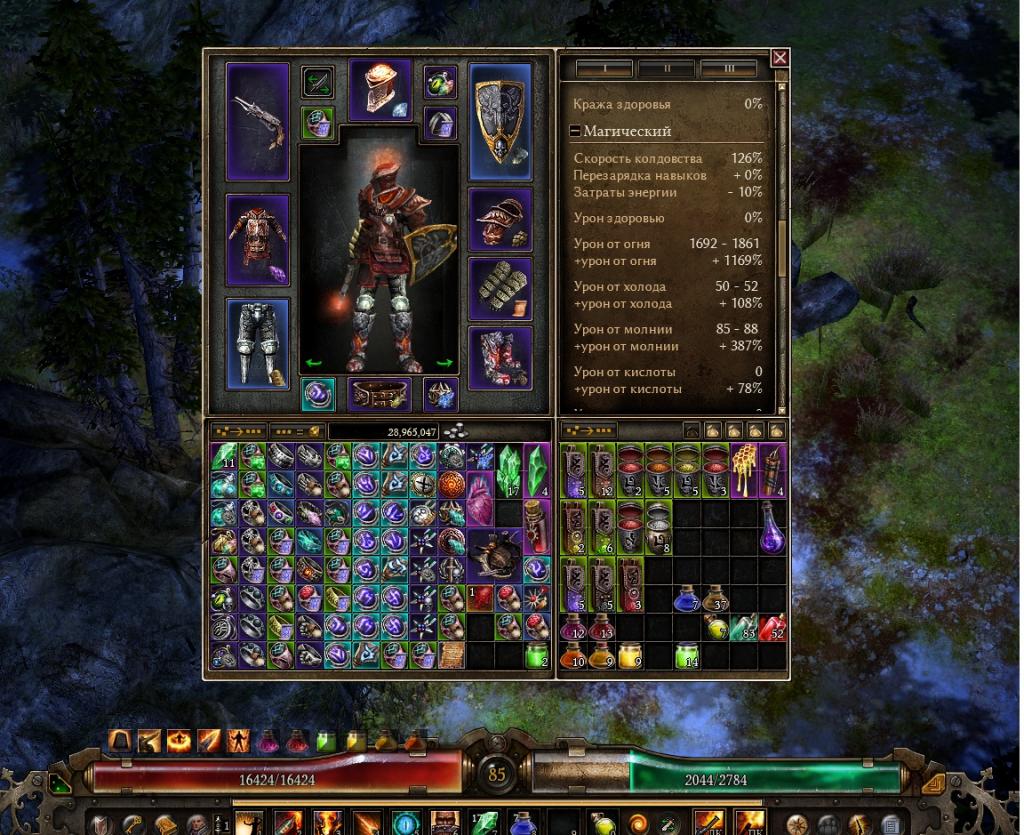Select the pink heart item in inventory
Viewport: 1024px width, 835px height.
483,498
